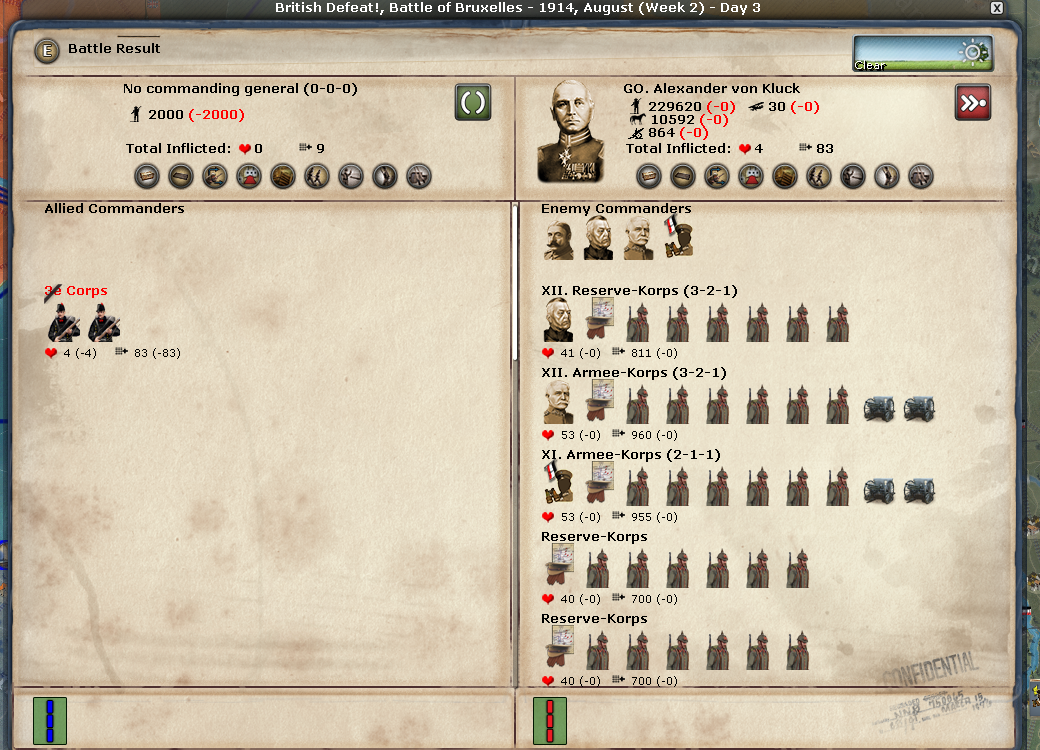The image size is (1040, 750).
Task: Close the battle result window
Action: click(996, 8)
